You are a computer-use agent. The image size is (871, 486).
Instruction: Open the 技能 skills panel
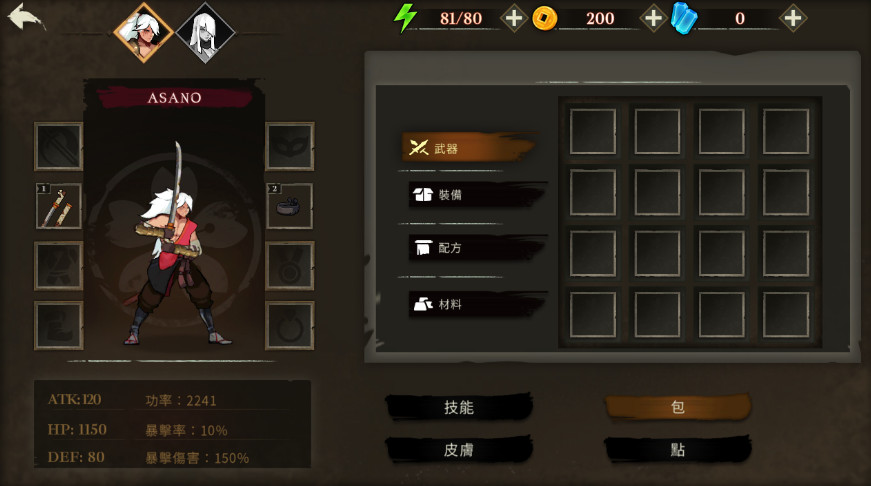pyautogui.click(x=459, y=407)
